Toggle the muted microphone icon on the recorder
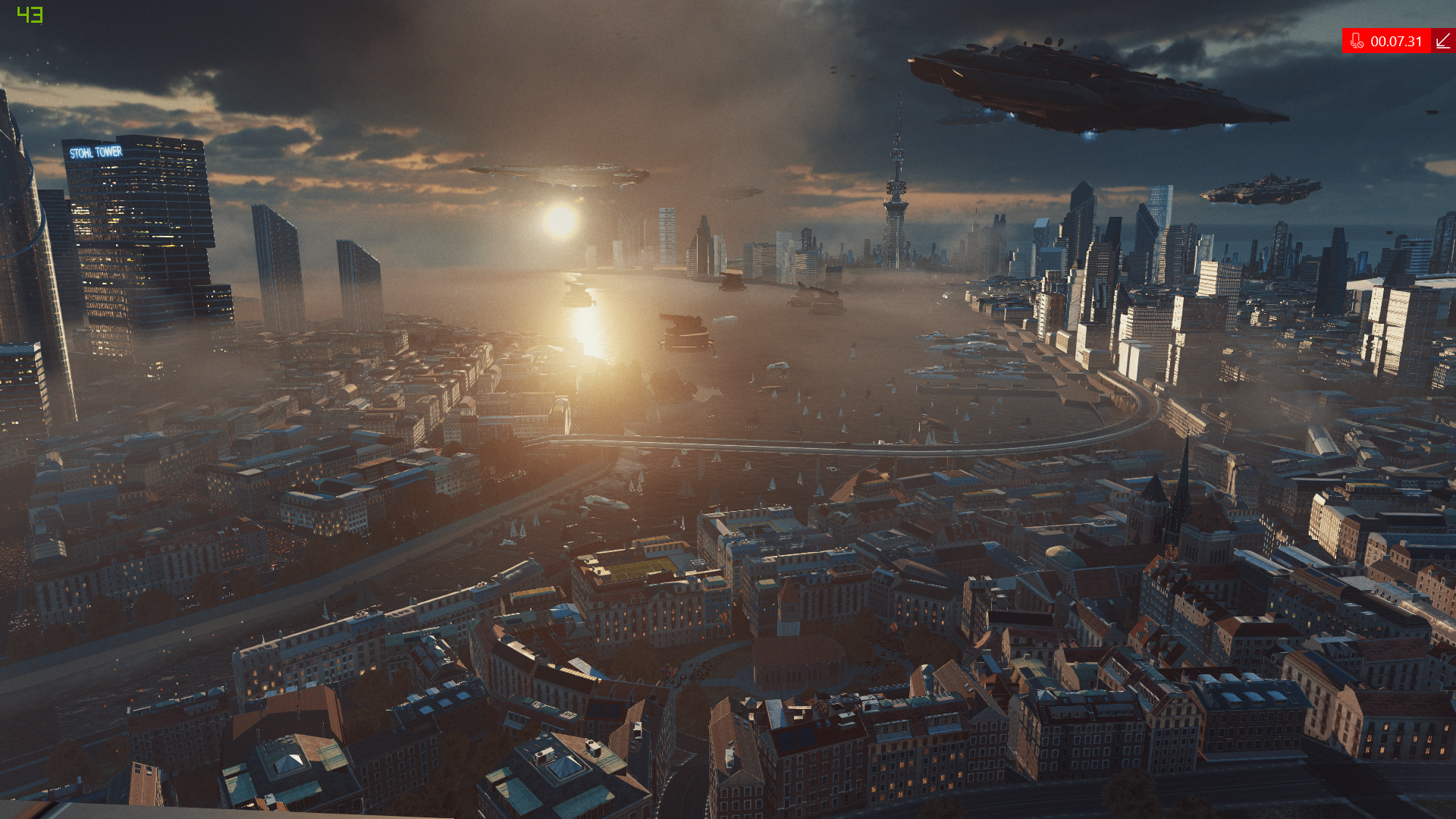The height and width of the screenshot is (819, 1456). click(1357, 41)
